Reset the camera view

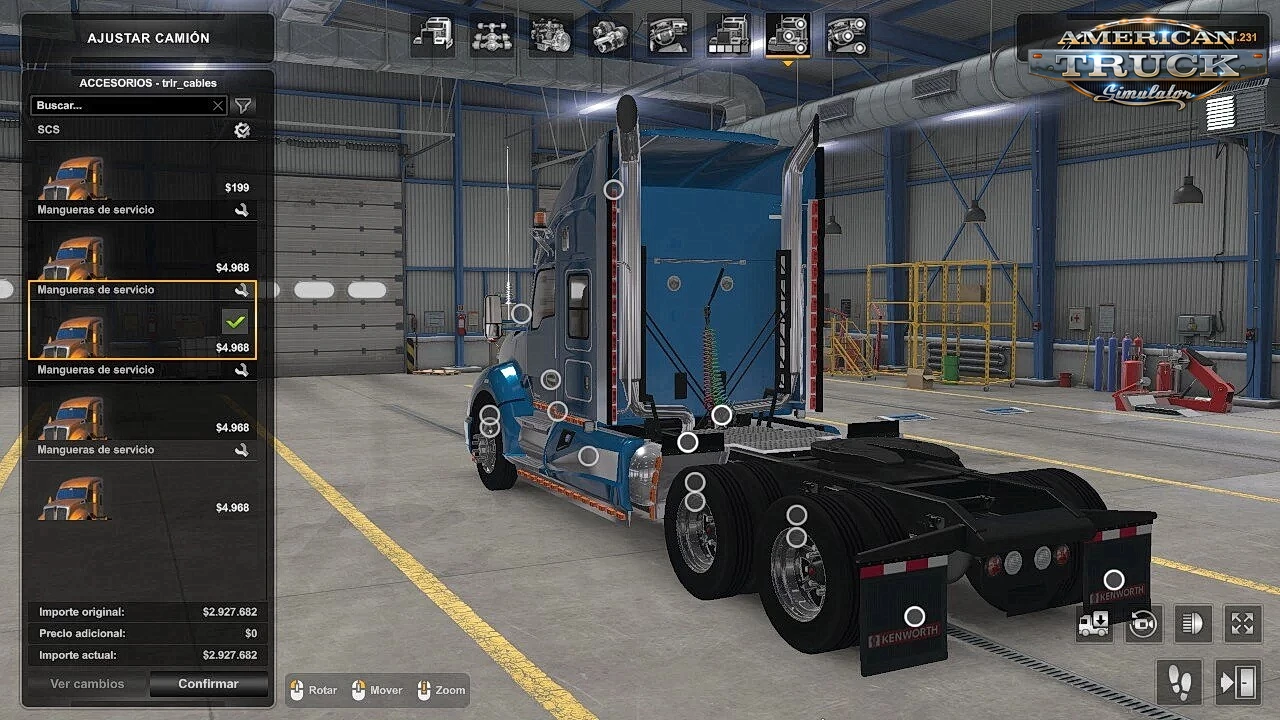[1143, 624]
